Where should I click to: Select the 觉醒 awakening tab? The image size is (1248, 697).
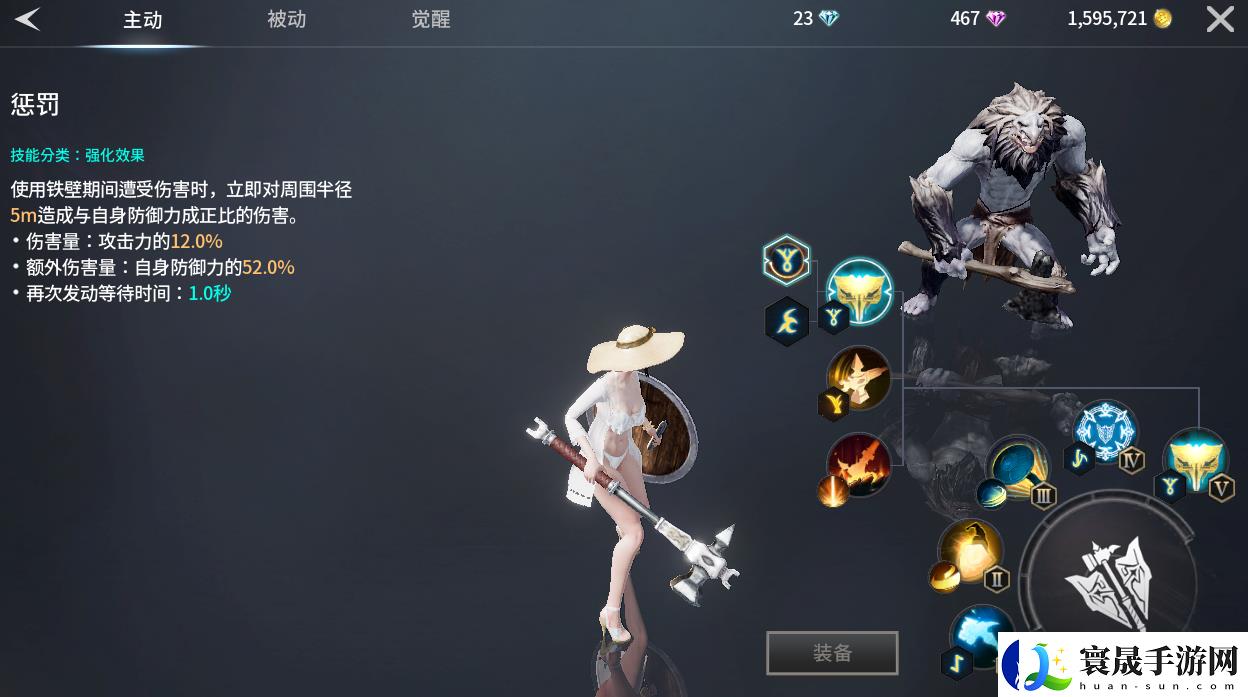[x=431, y=20]
